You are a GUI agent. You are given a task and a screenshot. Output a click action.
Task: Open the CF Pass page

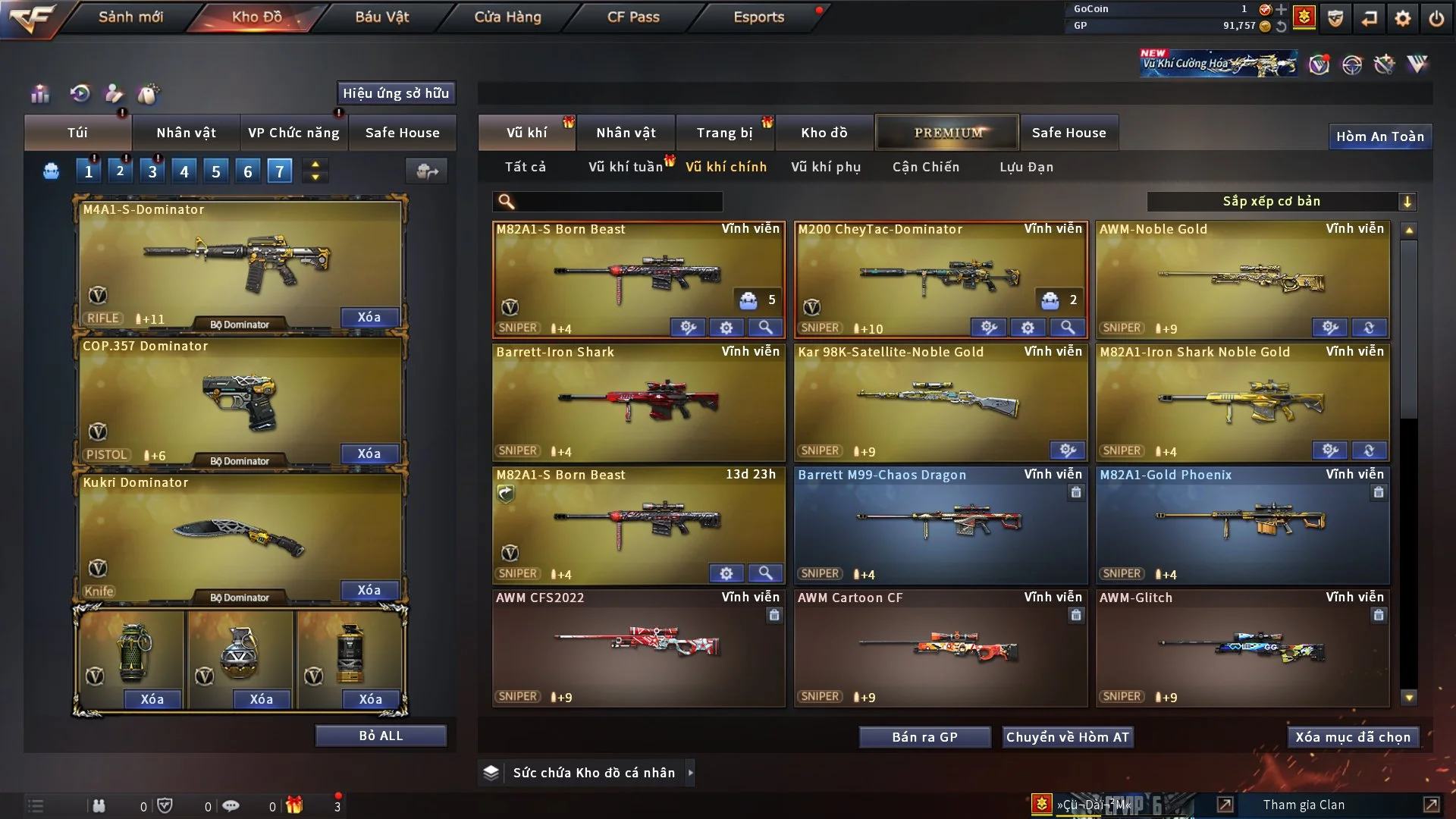pos(633,17)
